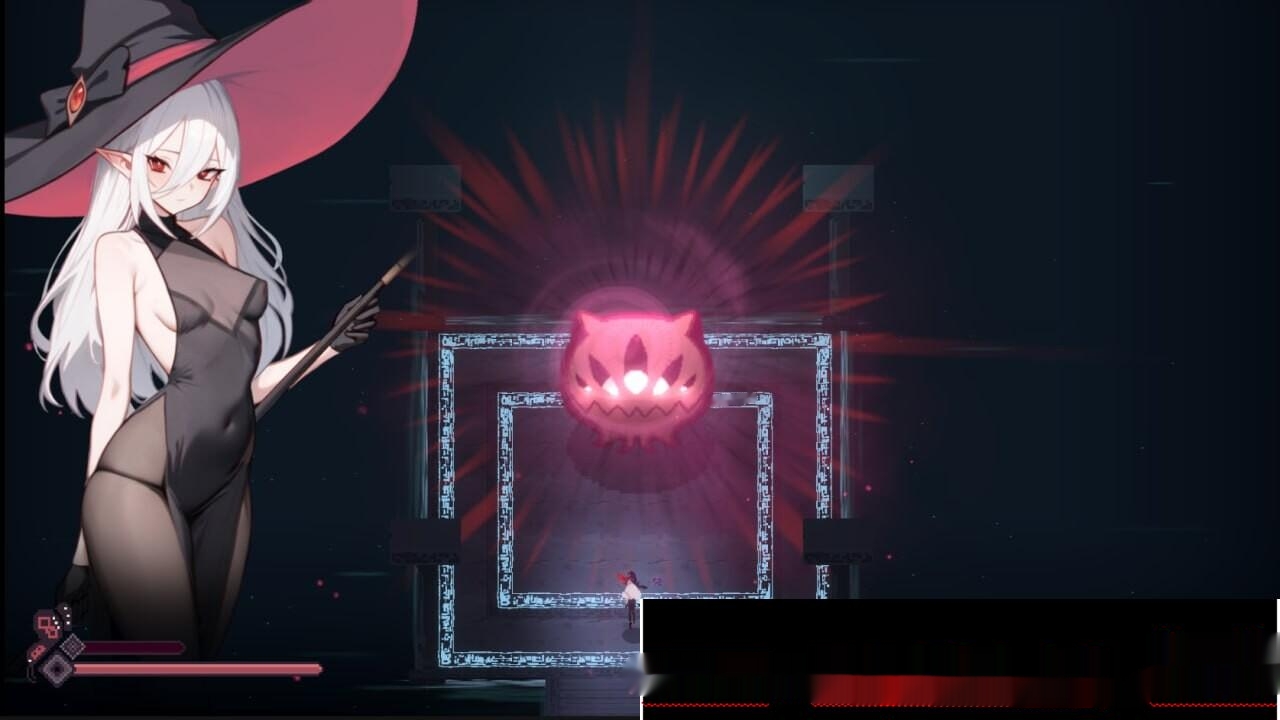The image size is (1280, 720).
Task: Select the lower diamond ability icon
Action: pyautogui.click(x=58, y=670)
